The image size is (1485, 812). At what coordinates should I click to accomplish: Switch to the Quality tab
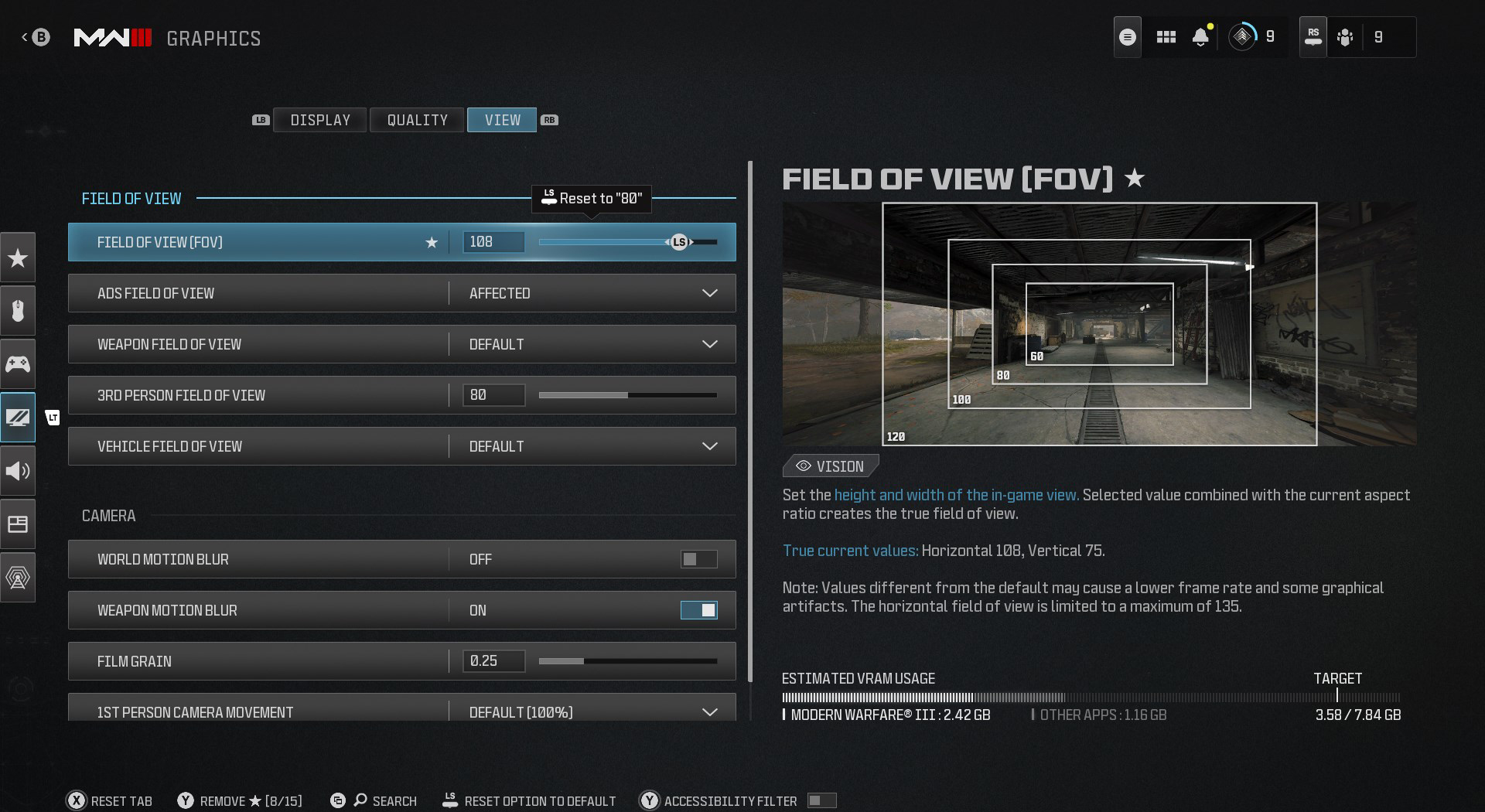click(x=416, y=120)
